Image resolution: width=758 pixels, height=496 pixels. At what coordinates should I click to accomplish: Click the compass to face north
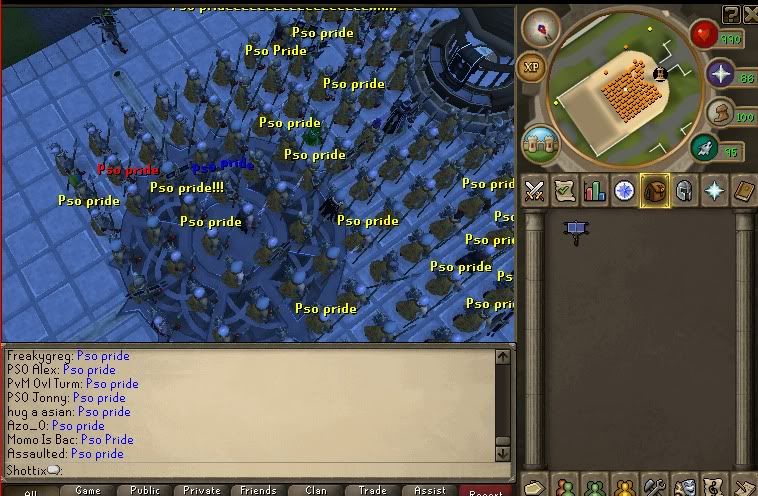546,27
